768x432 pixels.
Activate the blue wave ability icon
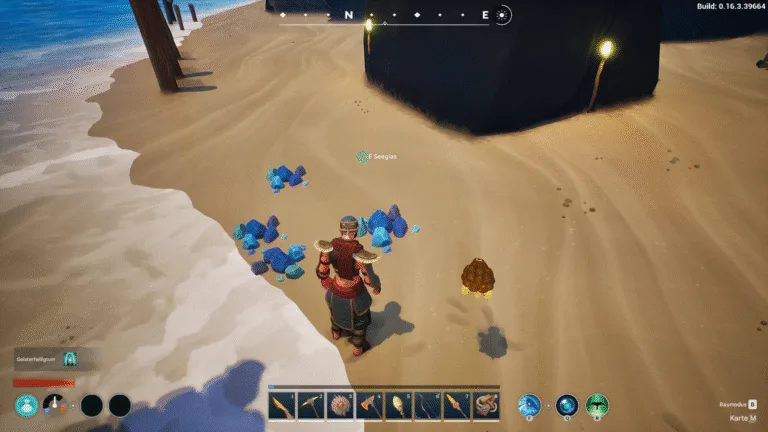click(529, 405)
